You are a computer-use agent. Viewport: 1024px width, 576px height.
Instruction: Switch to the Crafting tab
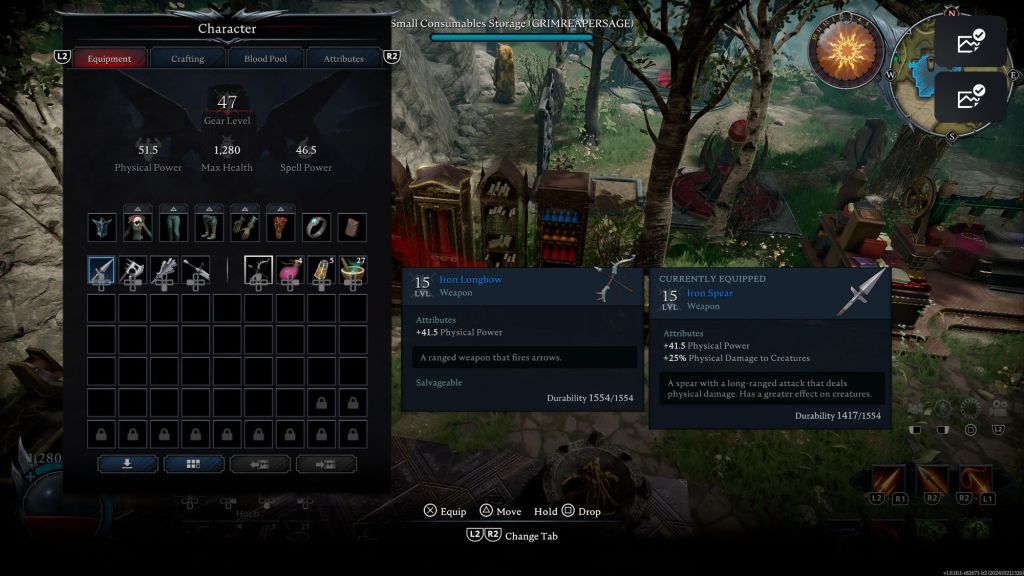[x=187, y=59]
